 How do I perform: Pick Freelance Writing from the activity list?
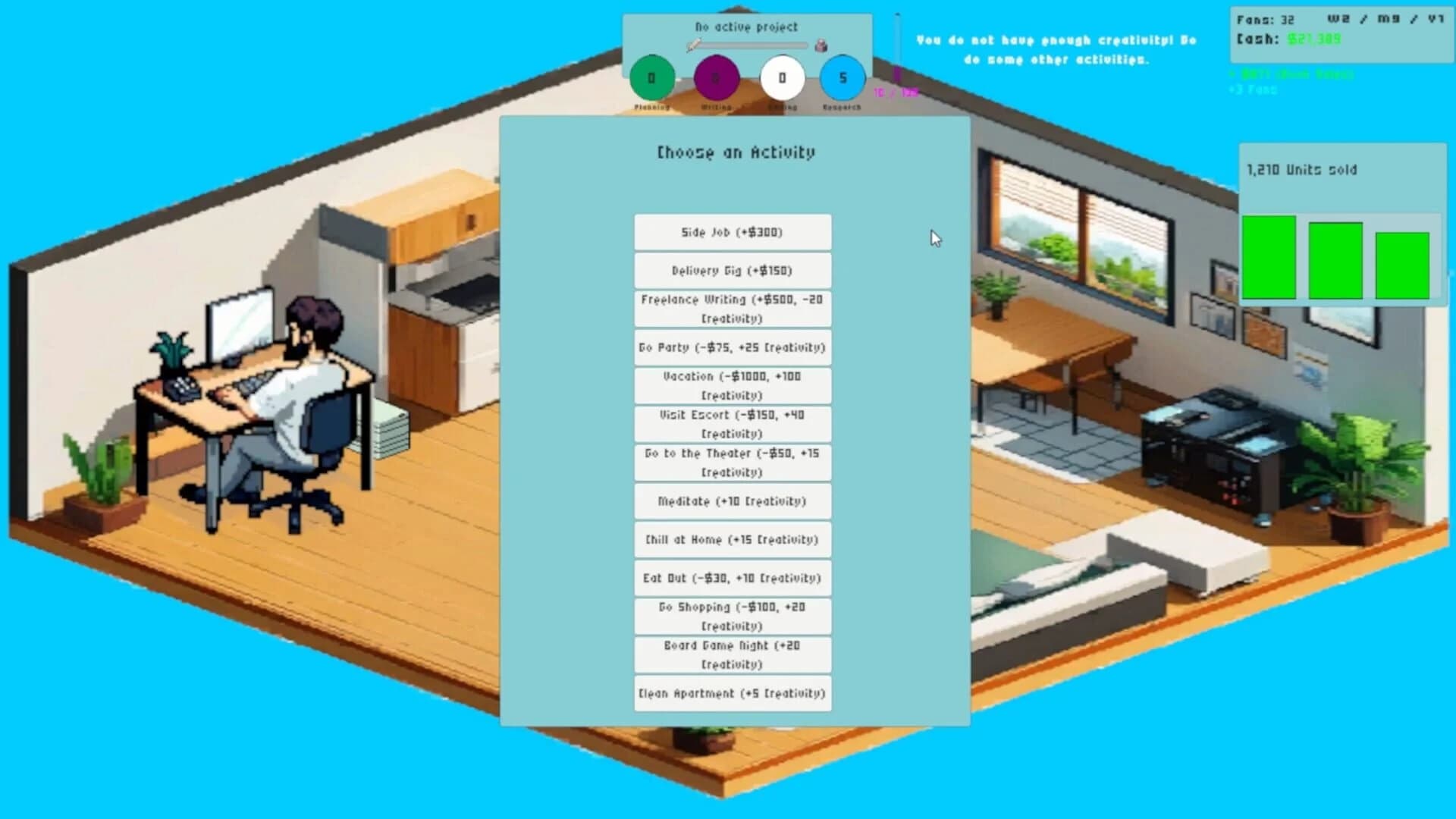point(732,309)
